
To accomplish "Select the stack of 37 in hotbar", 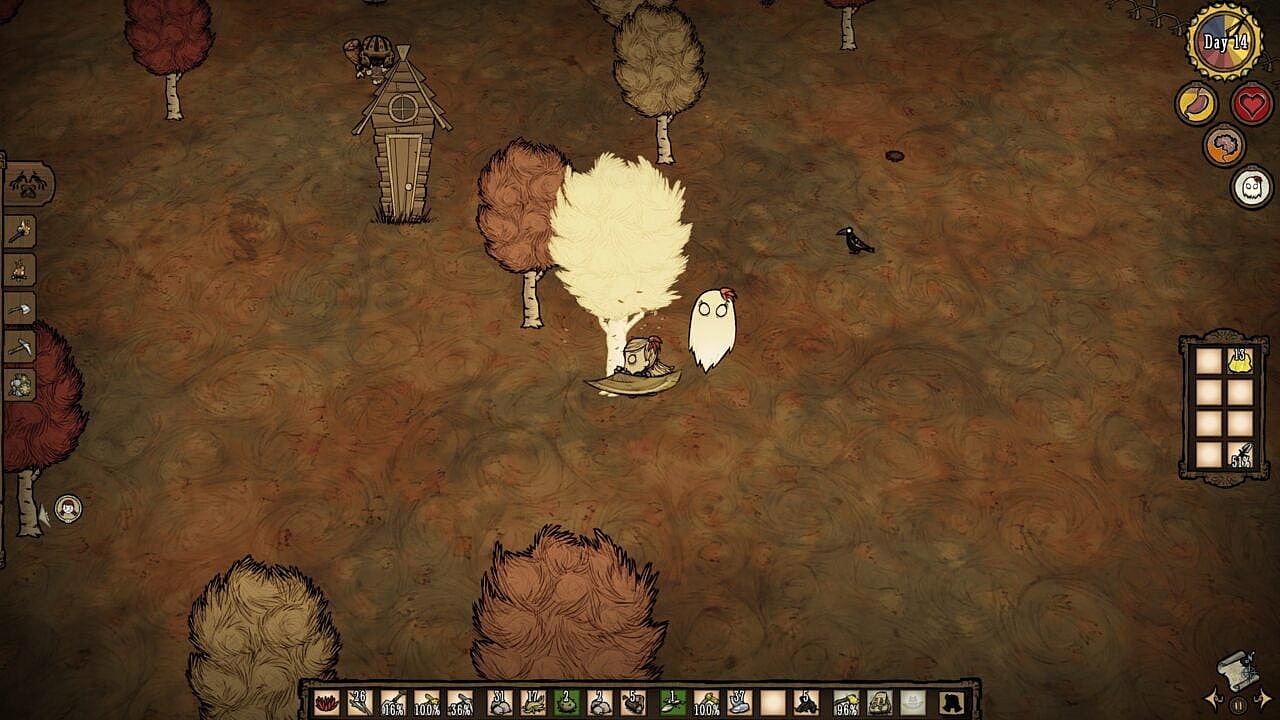I will click(x=740, y=702).
